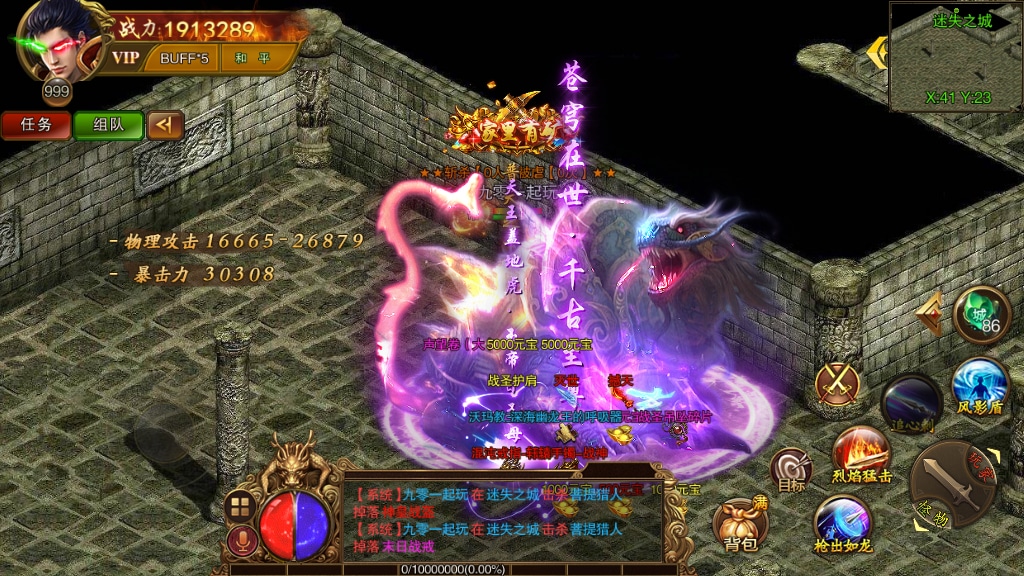Open the VIP menu
The image size is (1024, 576).
click(126, 58)
